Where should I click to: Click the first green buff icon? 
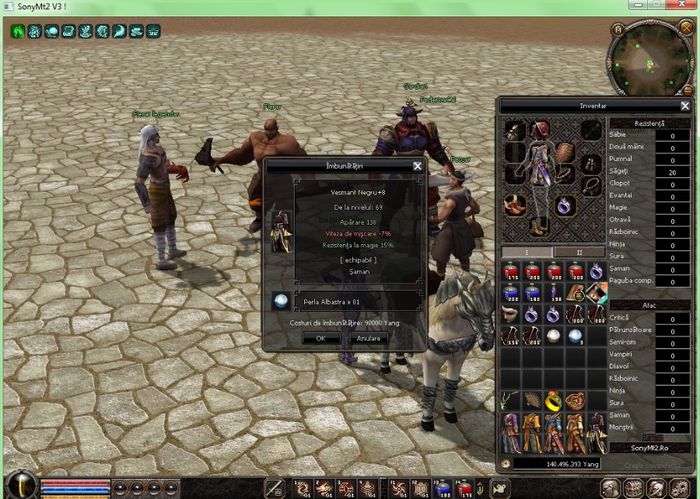pos(18,31)
